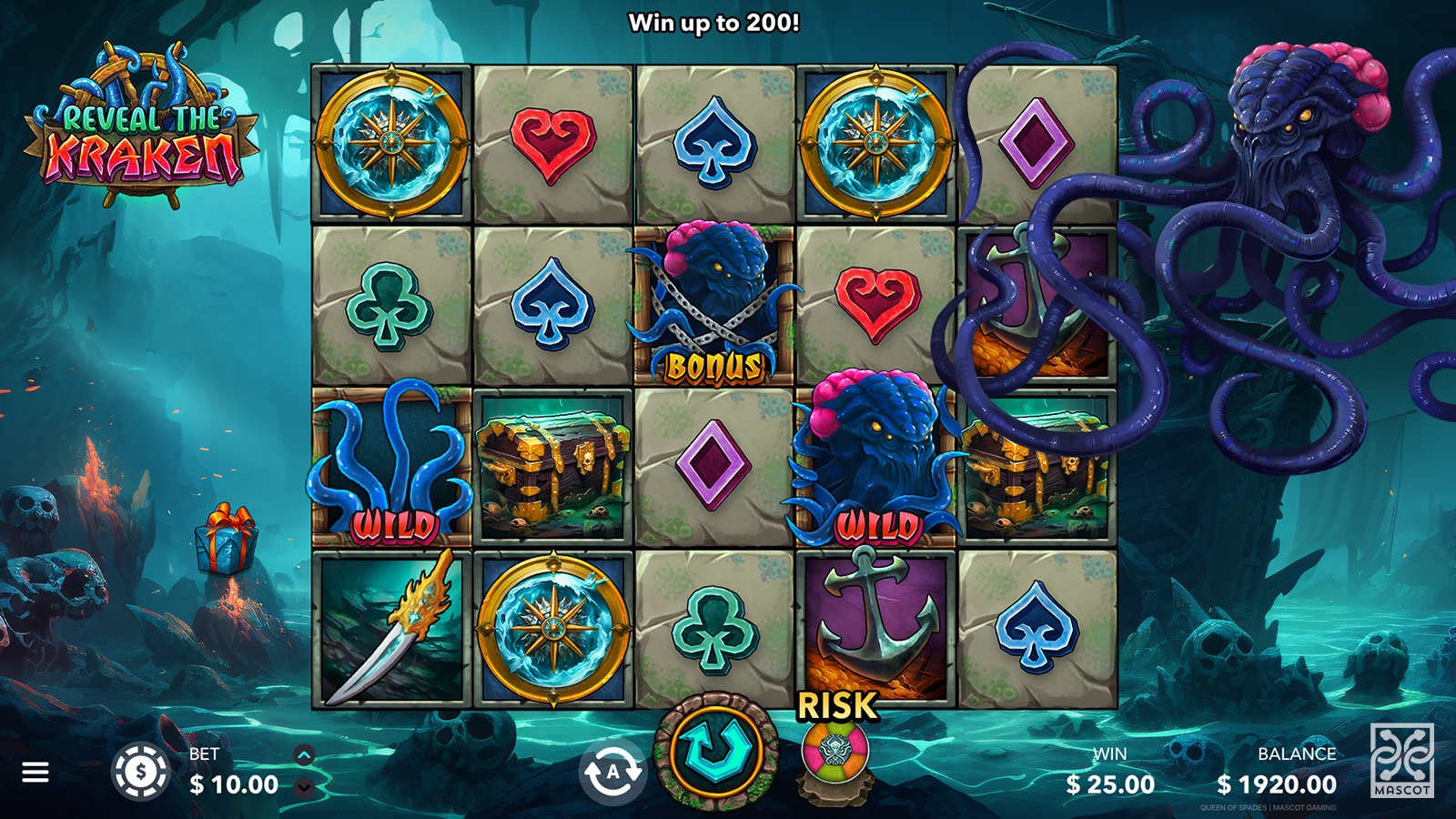
Task: Open the gift box bonus
Action: [x=226, y=541]
